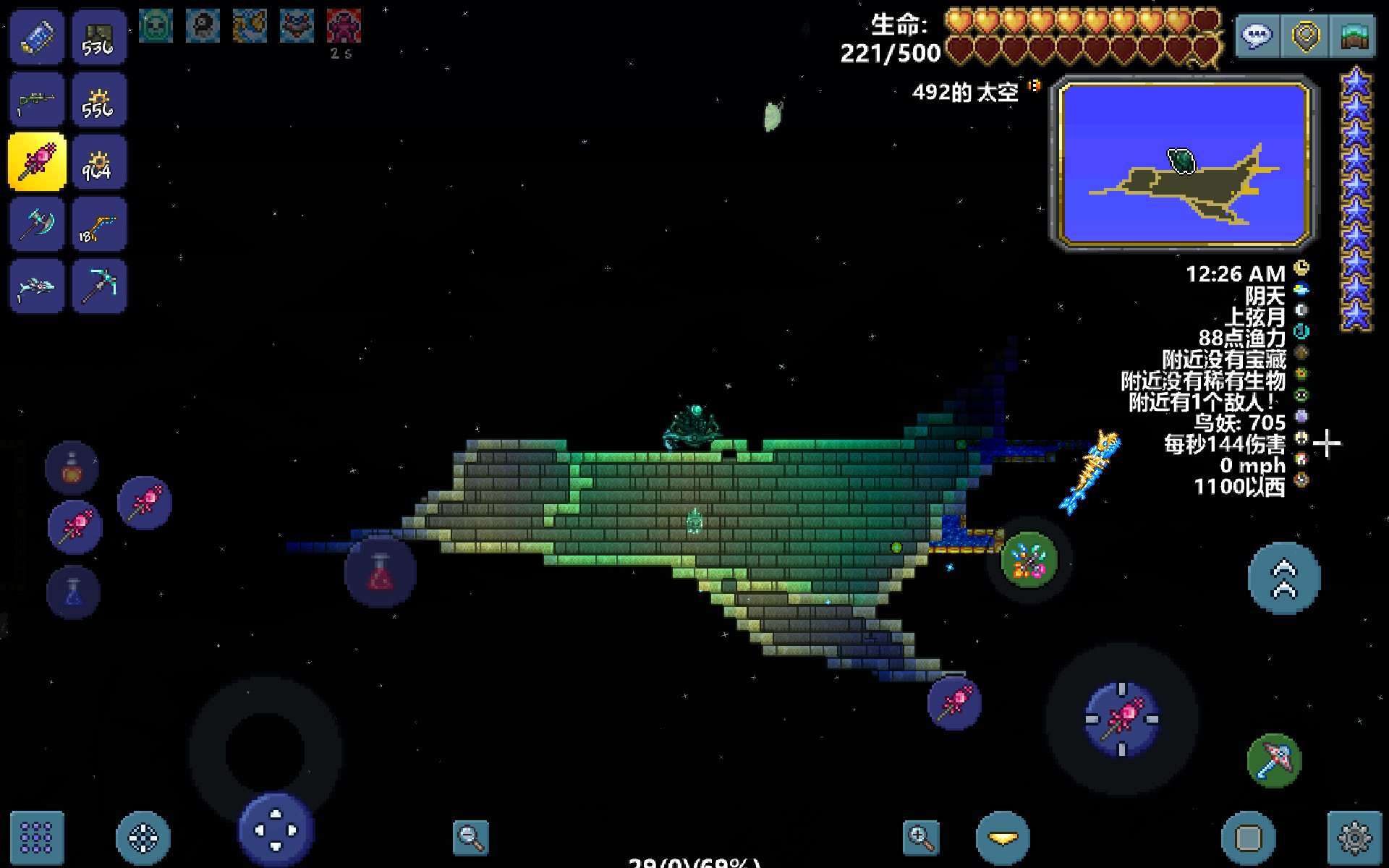The width and height of the screenshot is (1389, 868).
Task: Expand the minimap
Action: tap(1184, 163)
